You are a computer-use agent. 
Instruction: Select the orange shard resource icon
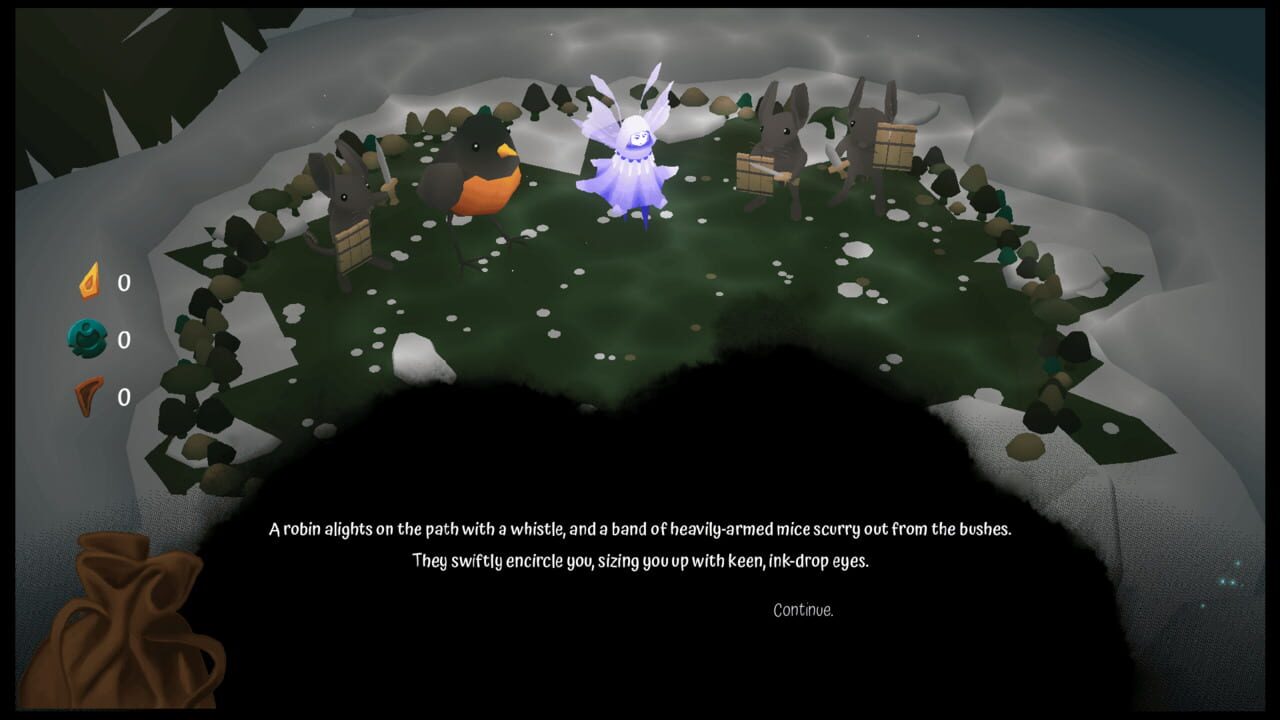point(91,283)
